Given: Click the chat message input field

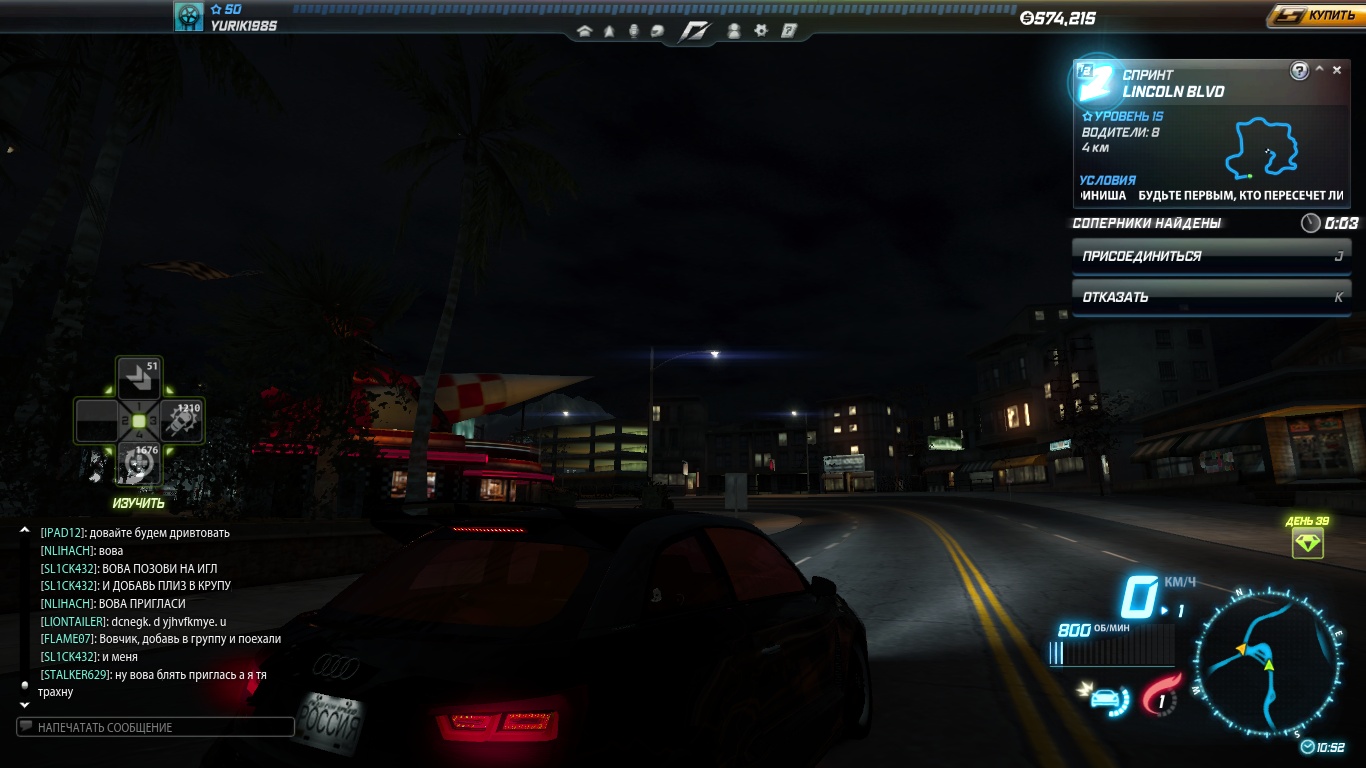Looking at the screenshot, I should [x=156, y=727].
